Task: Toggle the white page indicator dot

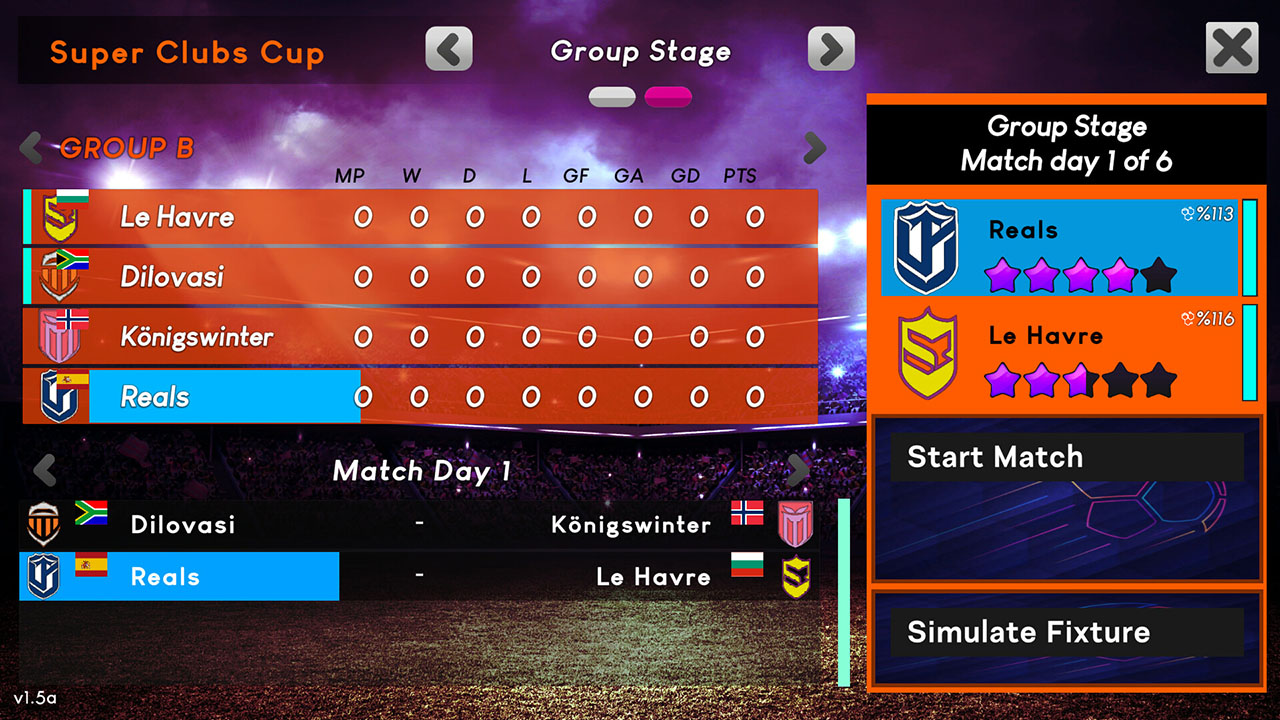Action: [x=612, y=95]
